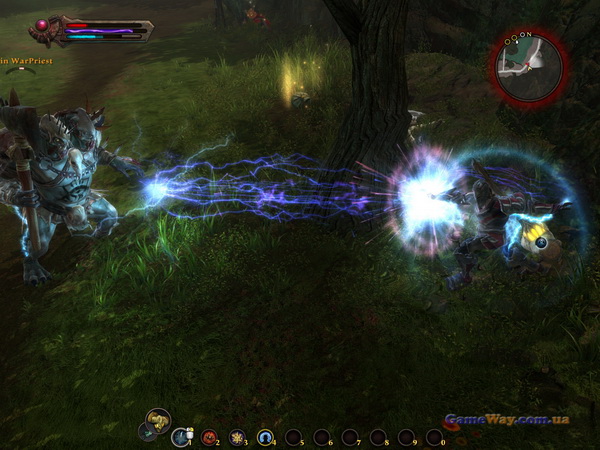Activate the ability in hotbar slot 1
The height and width of the screenshot is (450, 600).
point(181,436)
